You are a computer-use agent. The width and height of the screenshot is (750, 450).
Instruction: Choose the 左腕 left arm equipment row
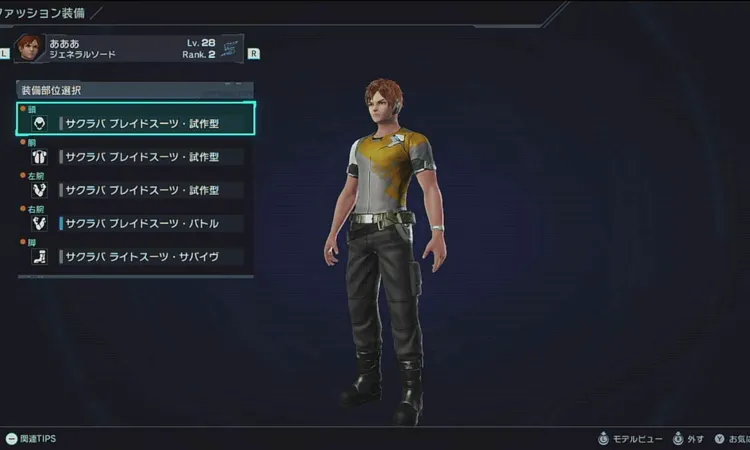[136, 190]
